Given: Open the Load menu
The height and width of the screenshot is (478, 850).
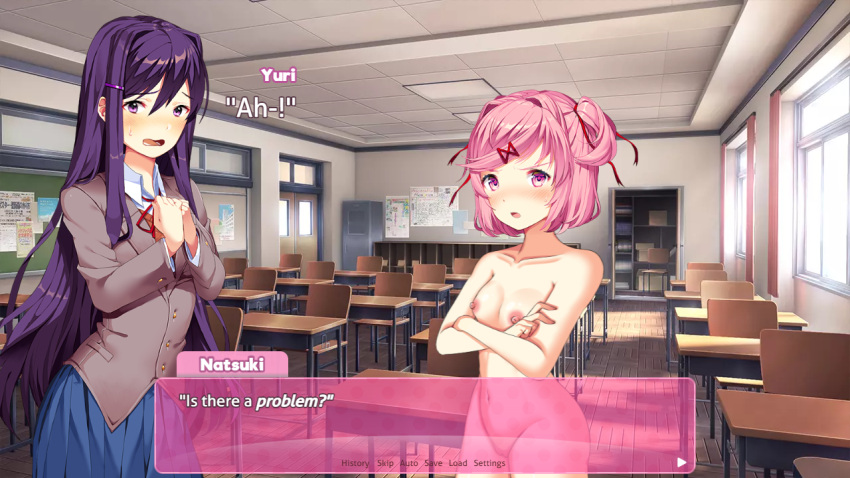Looking at the screenshot, I should tap(458, 463).
